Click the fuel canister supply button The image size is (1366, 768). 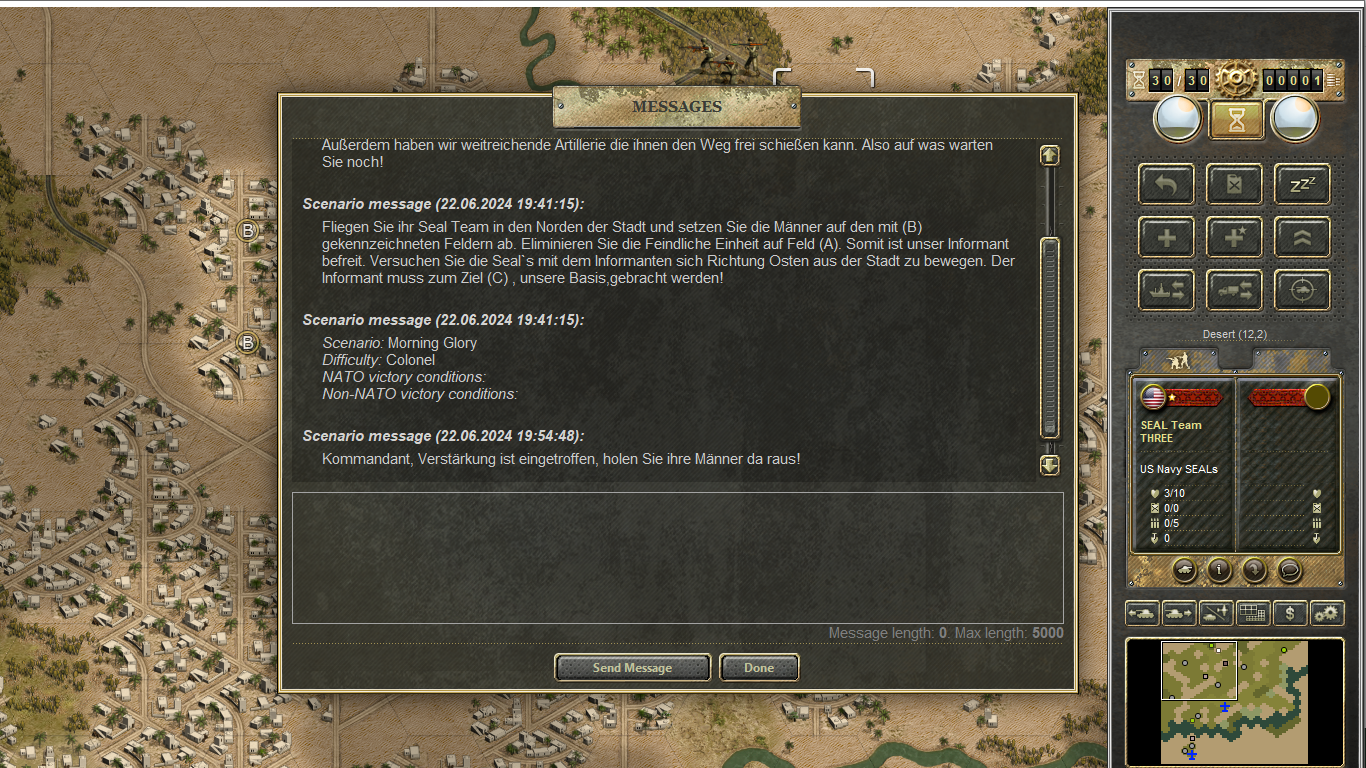pos(1234,185)
